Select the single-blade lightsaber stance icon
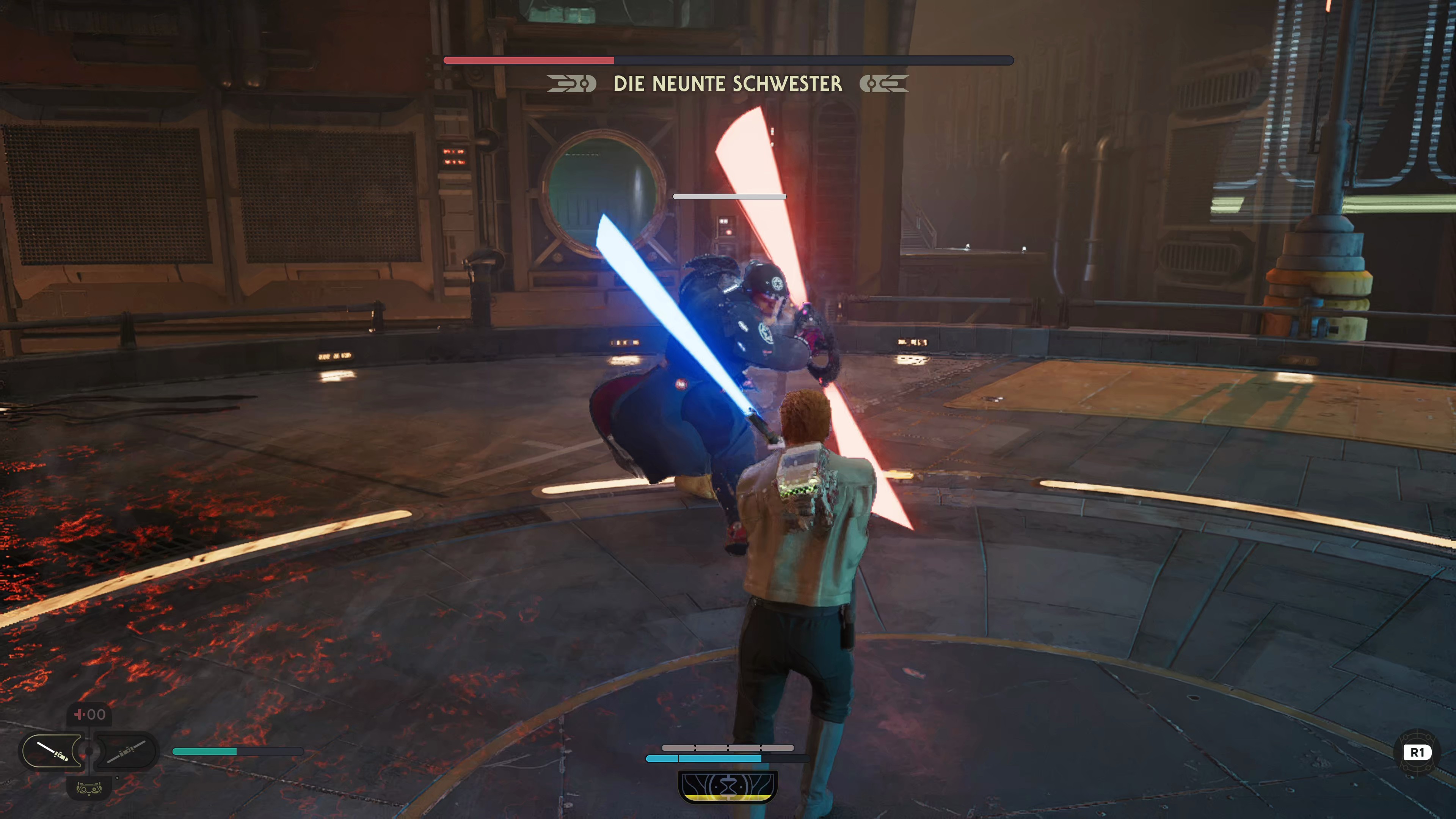This screenshot has width=1456, height=819. point(52,751)
